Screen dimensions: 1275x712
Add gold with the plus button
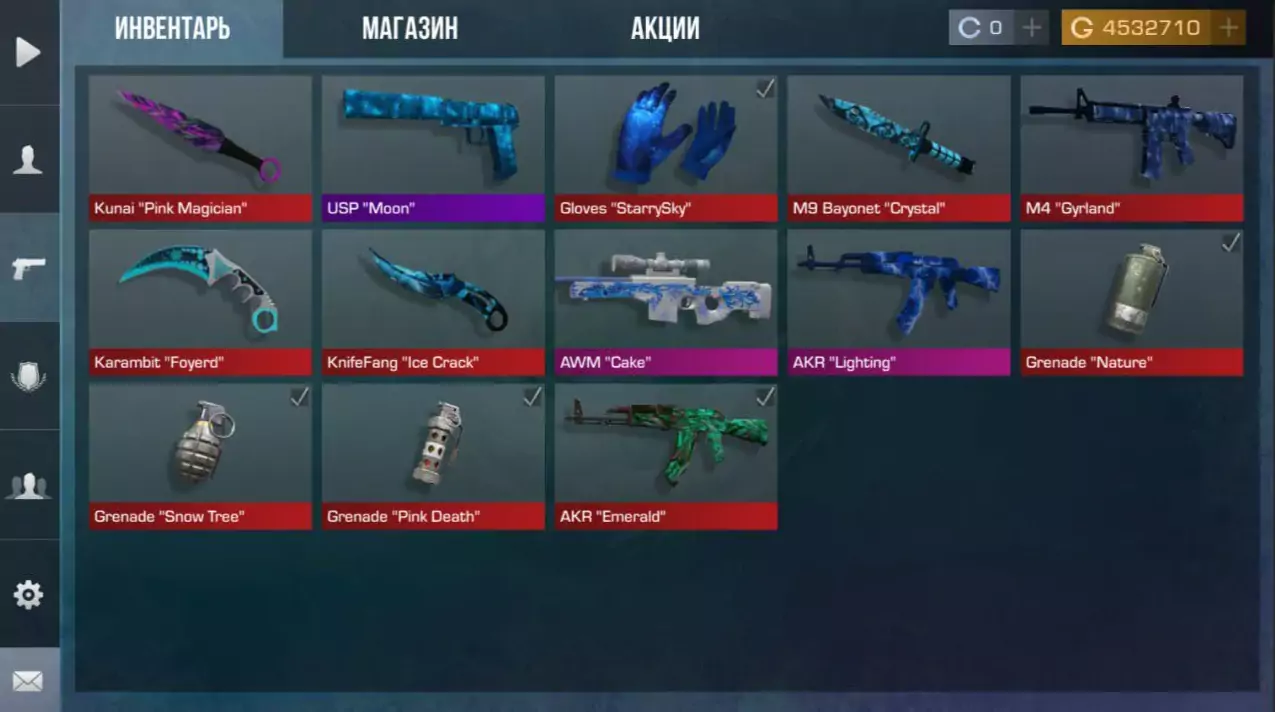pos(1229,28)
